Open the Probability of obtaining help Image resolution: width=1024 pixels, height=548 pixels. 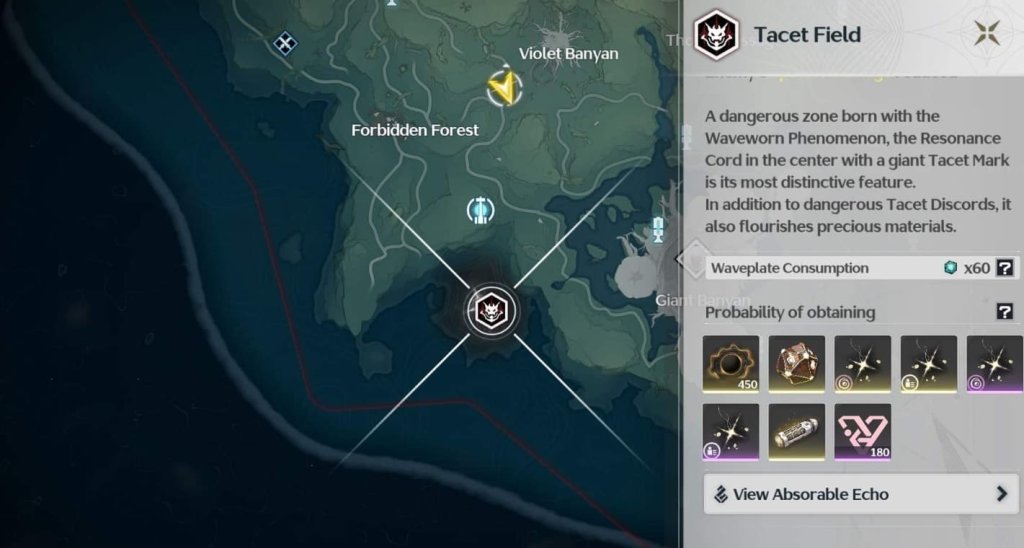tap(1005, 312)
